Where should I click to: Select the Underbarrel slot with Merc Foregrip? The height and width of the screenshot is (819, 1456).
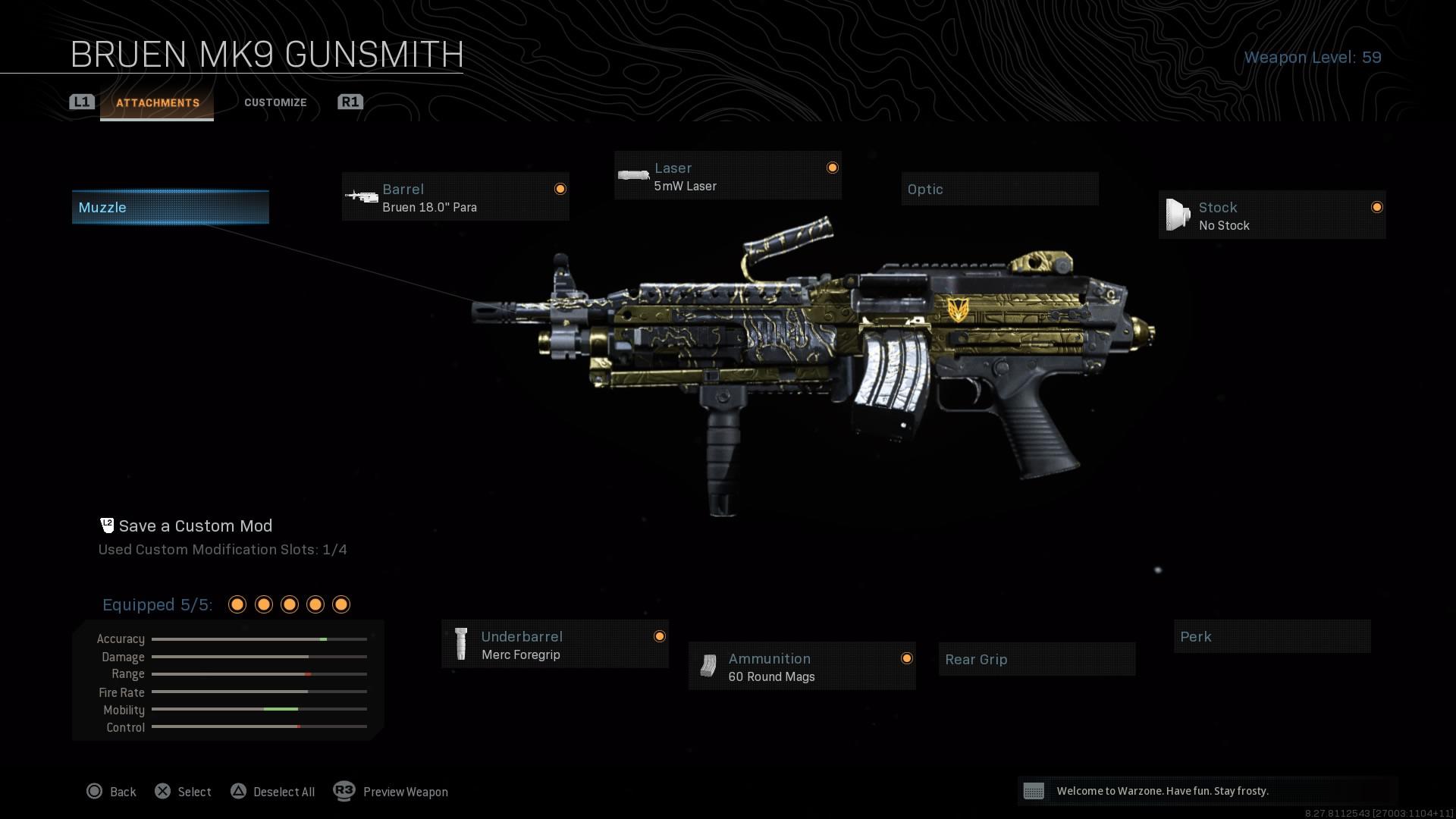click(554, 644)
